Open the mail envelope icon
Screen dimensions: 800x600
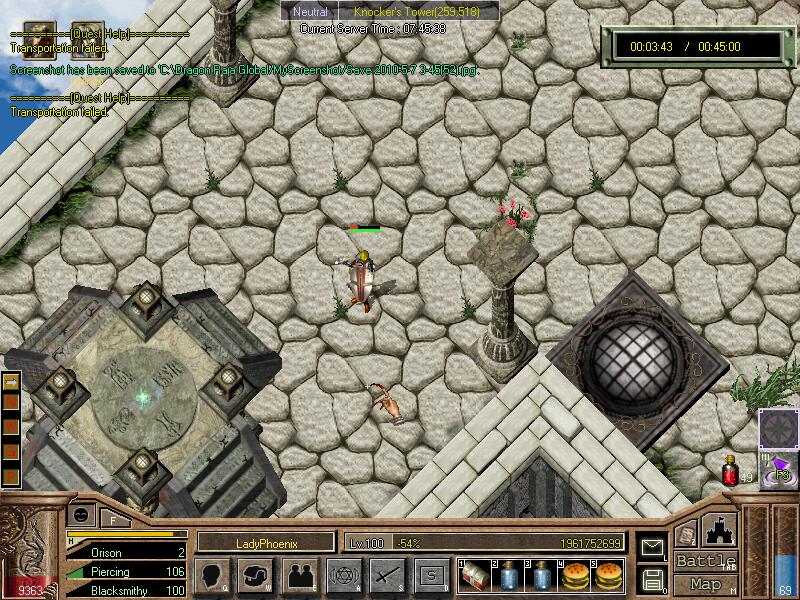point(652,547)
